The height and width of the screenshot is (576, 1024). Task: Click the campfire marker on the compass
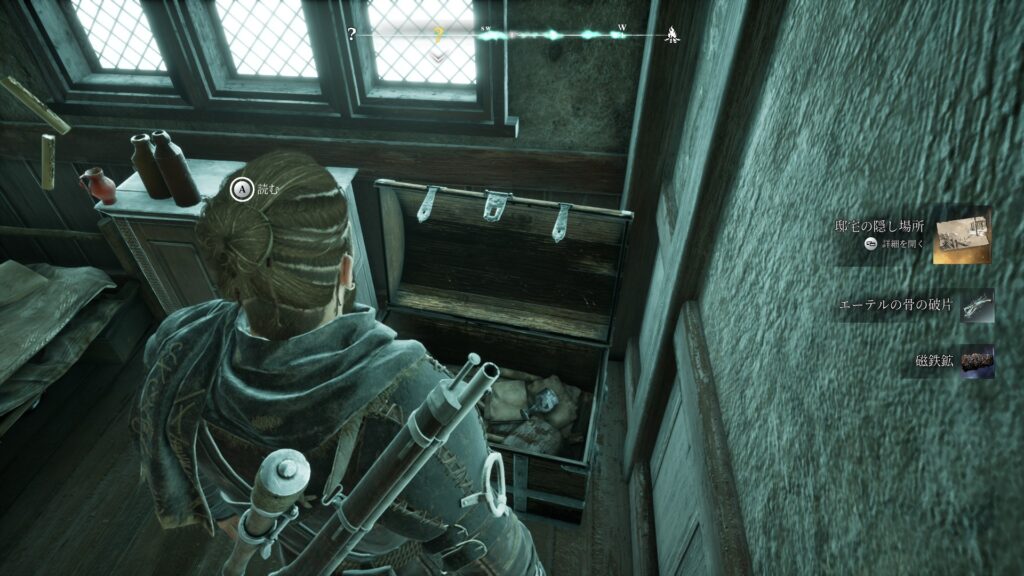tap(673, 36)
